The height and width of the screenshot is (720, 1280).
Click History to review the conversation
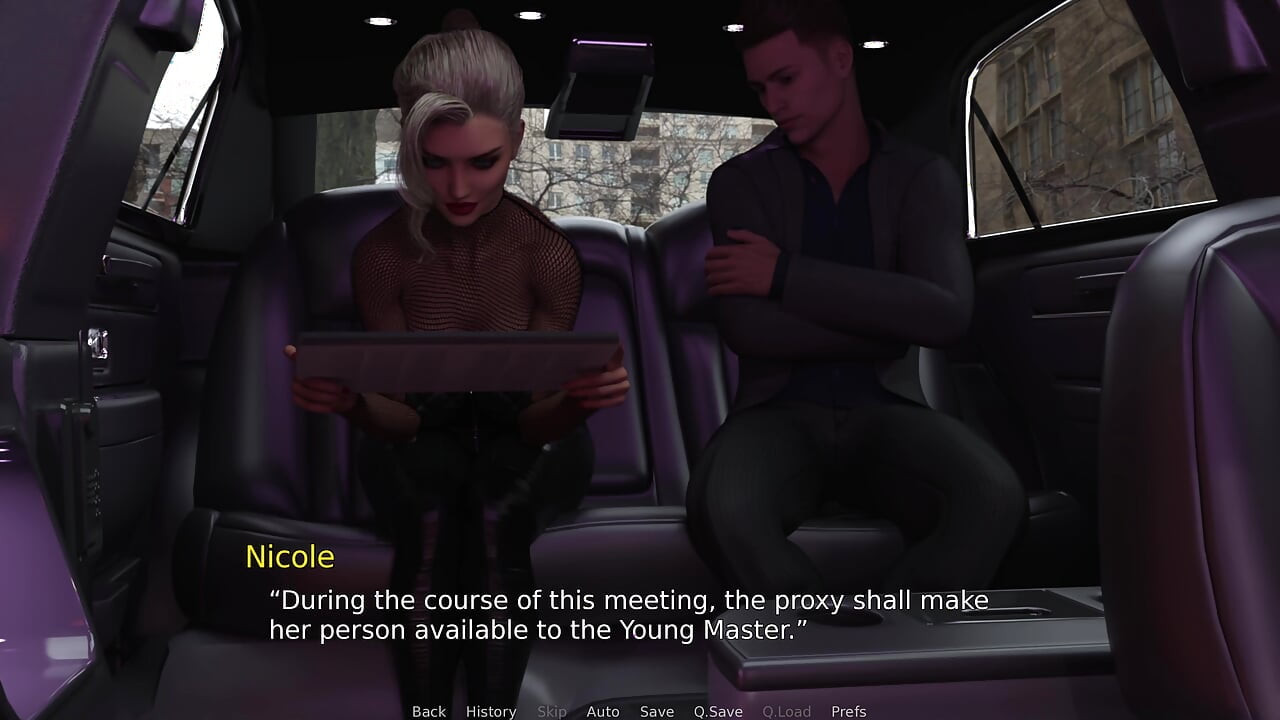[x=491, y=711]
